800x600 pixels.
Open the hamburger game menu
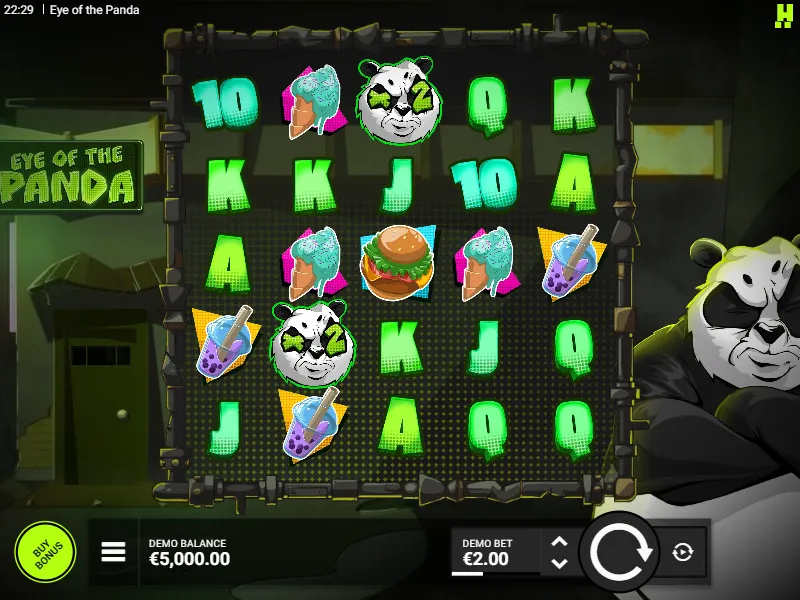point(113,552)
